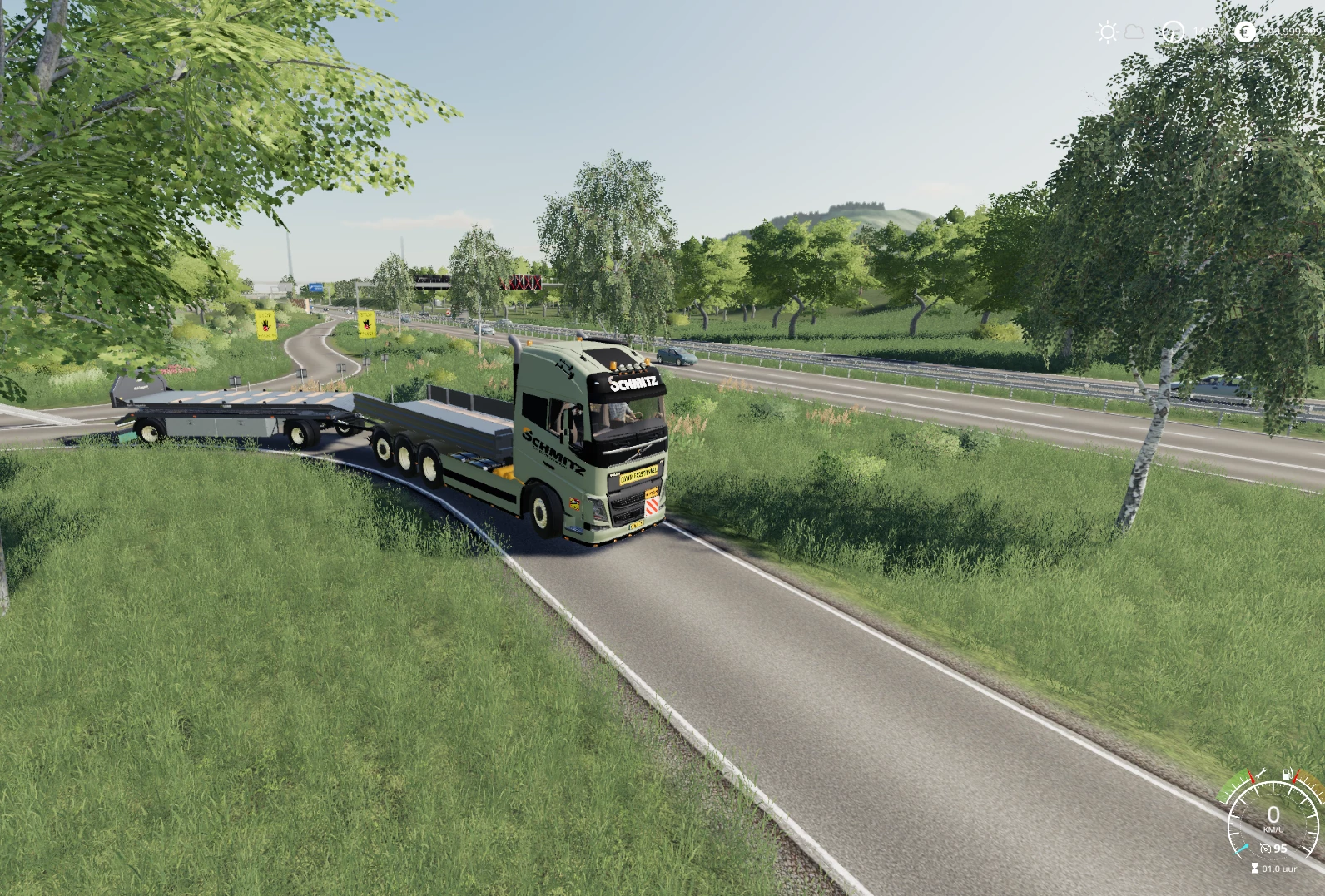Toggle the weather forecast indicator
This screenshot has width=1325, height=896.
point(1134,31)
